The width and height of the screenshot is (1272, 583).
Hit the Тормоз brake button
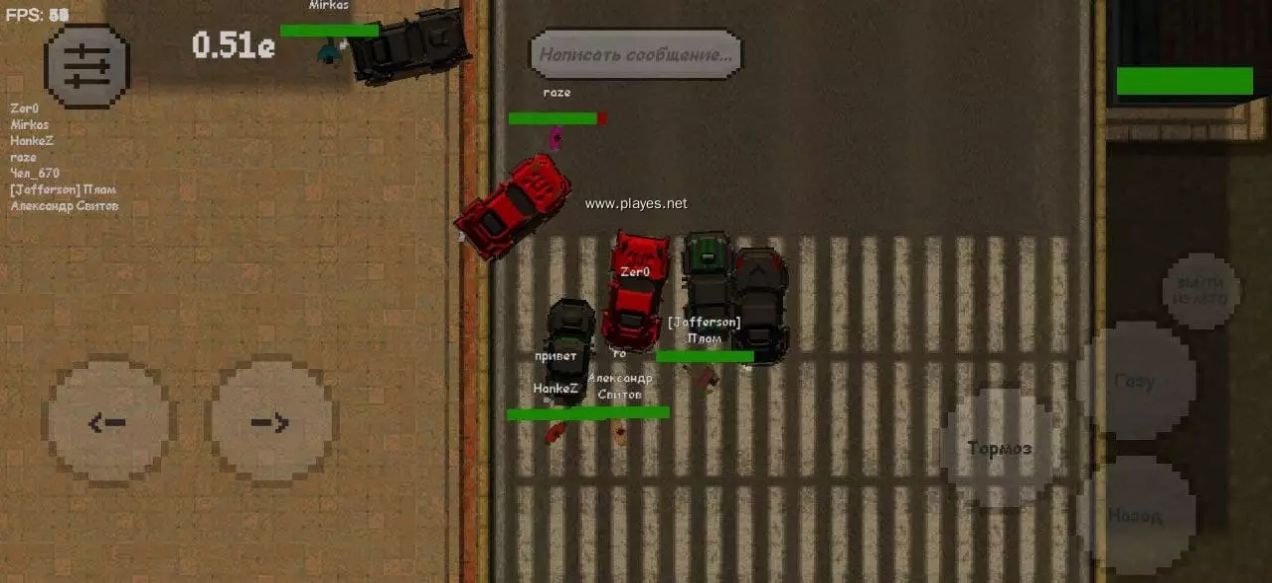click(x=999, y=448)
